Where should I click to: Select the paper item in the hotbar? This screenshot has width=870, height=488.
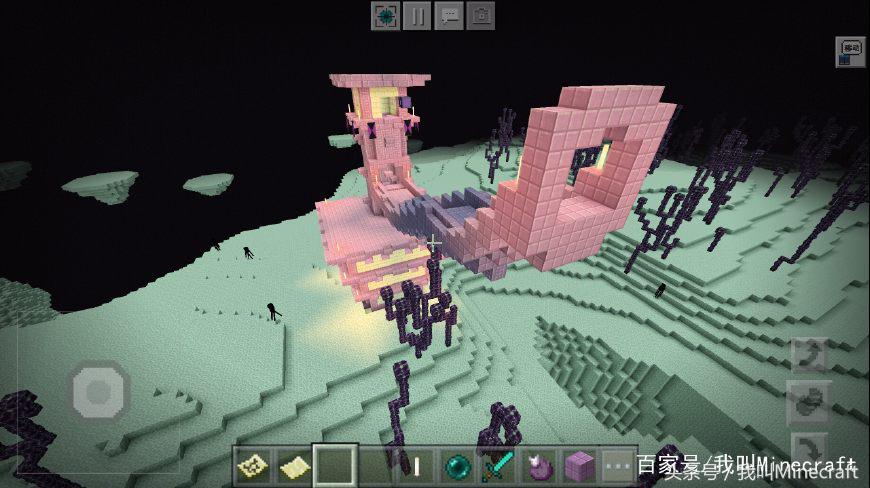pos(293,466)
